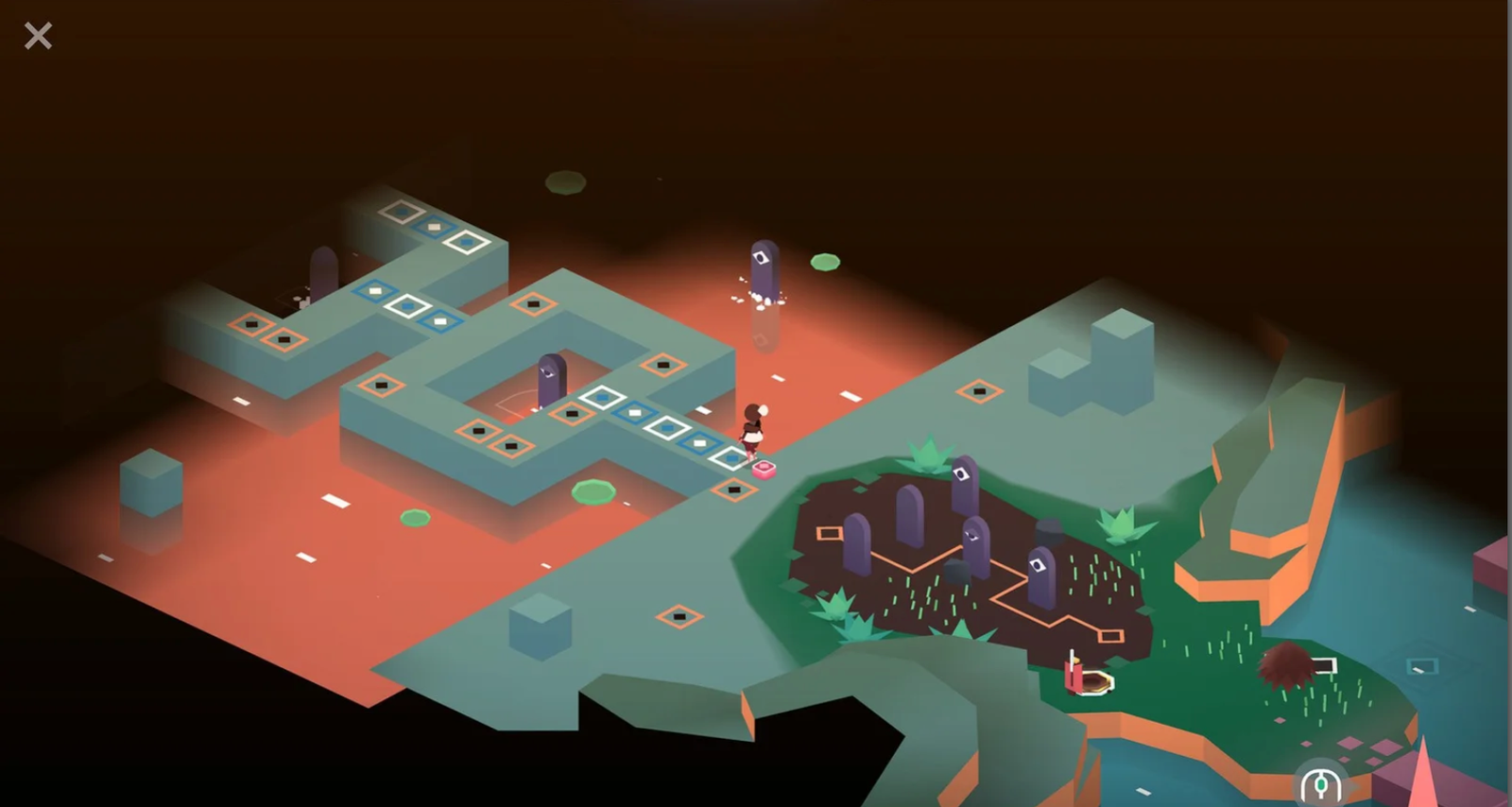The width and height of the screenshot is (1512, 807).
Task: Toggle the pink pressure pad under the character
Action: 762,470
